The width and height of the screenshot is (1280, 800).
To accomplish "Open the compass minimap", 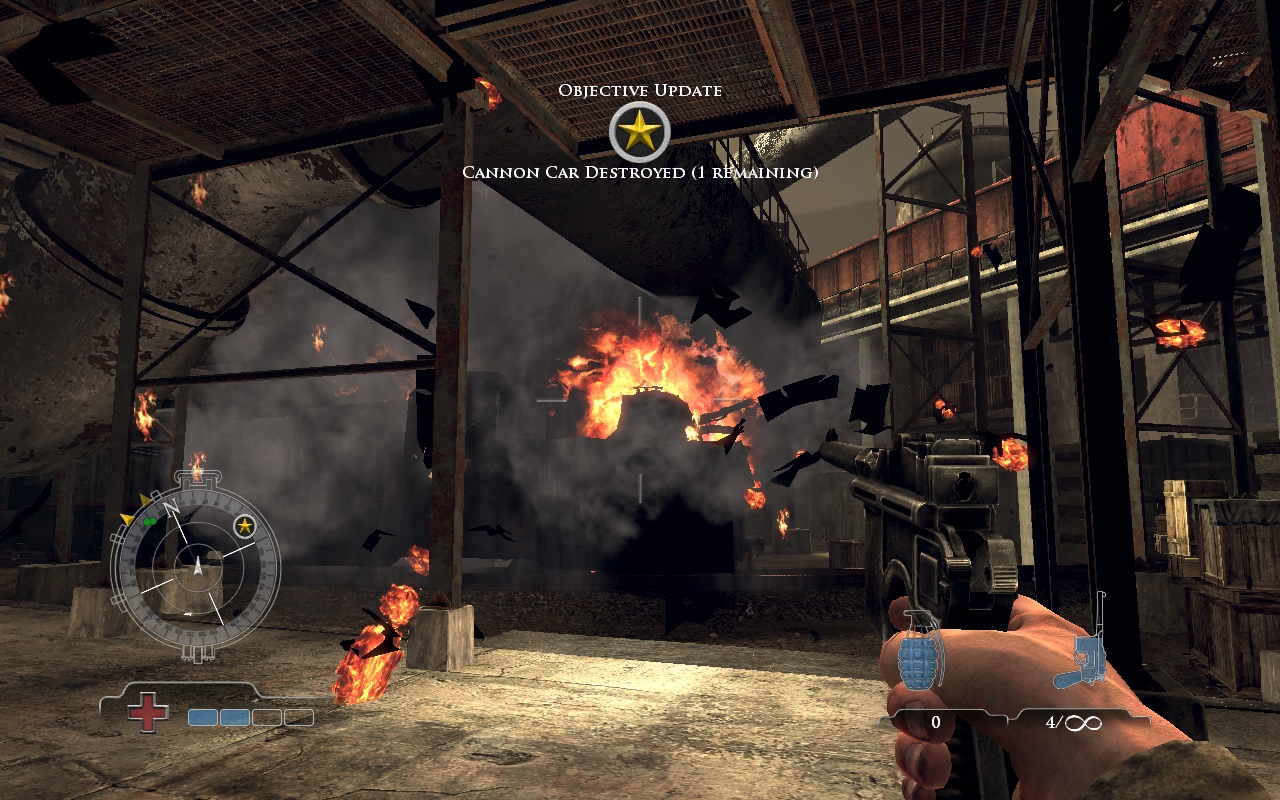I will coord(196,567).
